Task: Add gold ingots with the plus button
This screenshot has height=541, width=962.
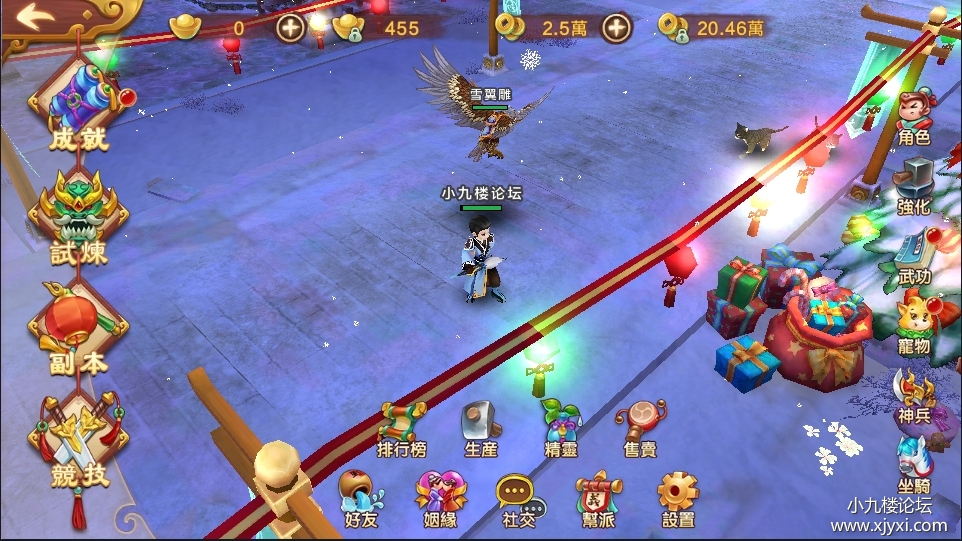Action: pos(291,28)
